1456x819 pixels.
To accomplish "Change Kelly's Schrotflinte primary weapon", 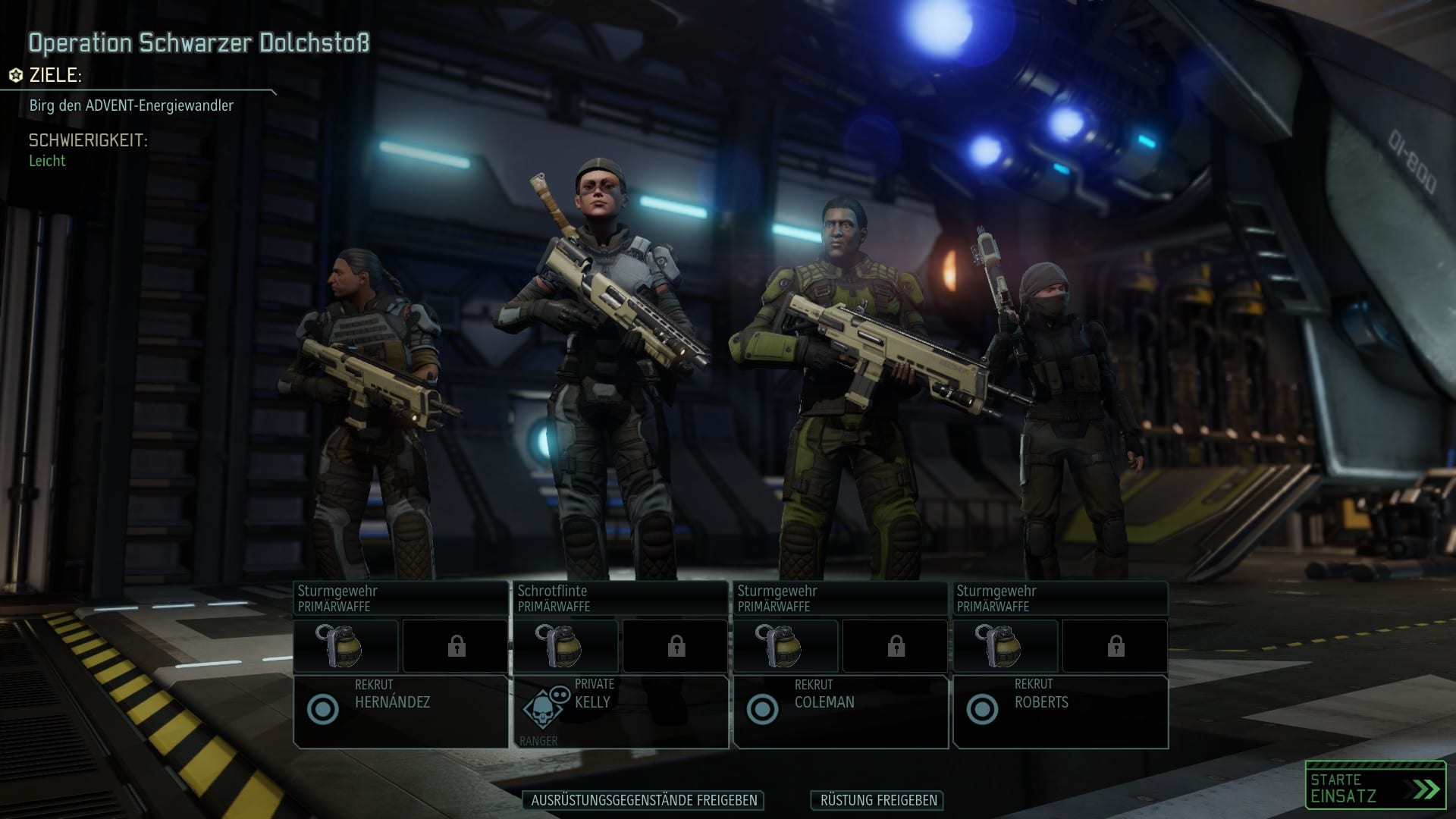I will (x=620, y=598).
